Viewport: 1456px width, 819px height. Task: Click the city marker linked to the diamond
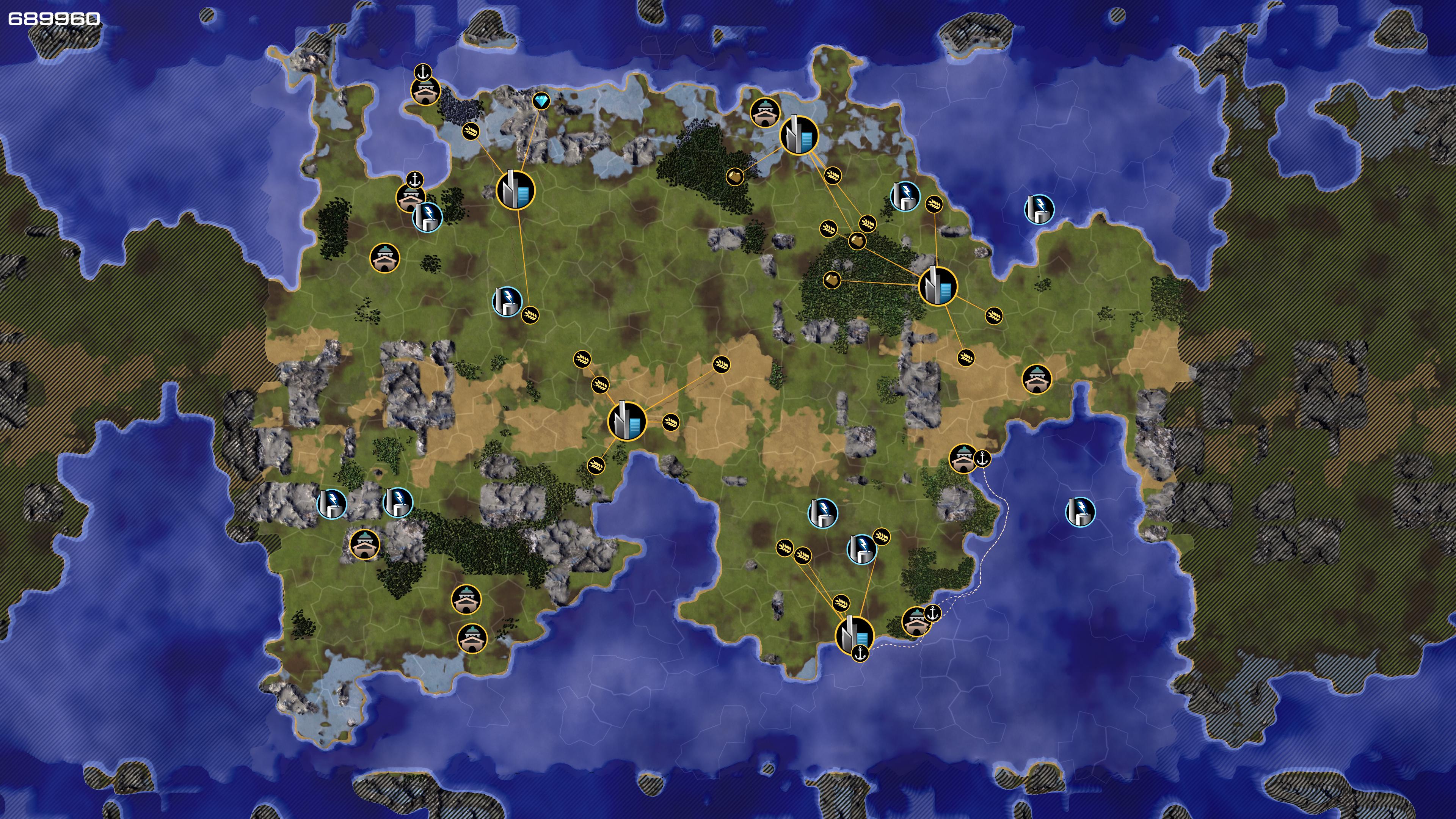515,190
